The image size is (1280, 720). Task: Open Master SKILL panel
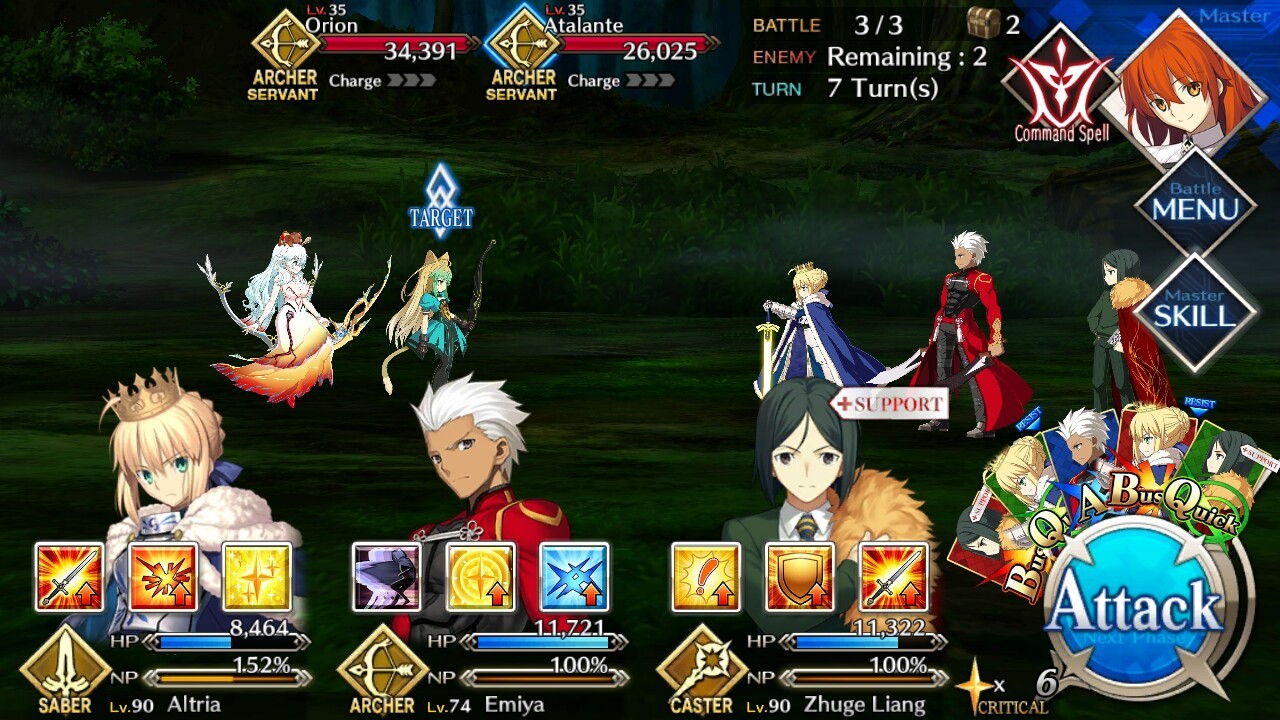click(x=1195, y=310)
